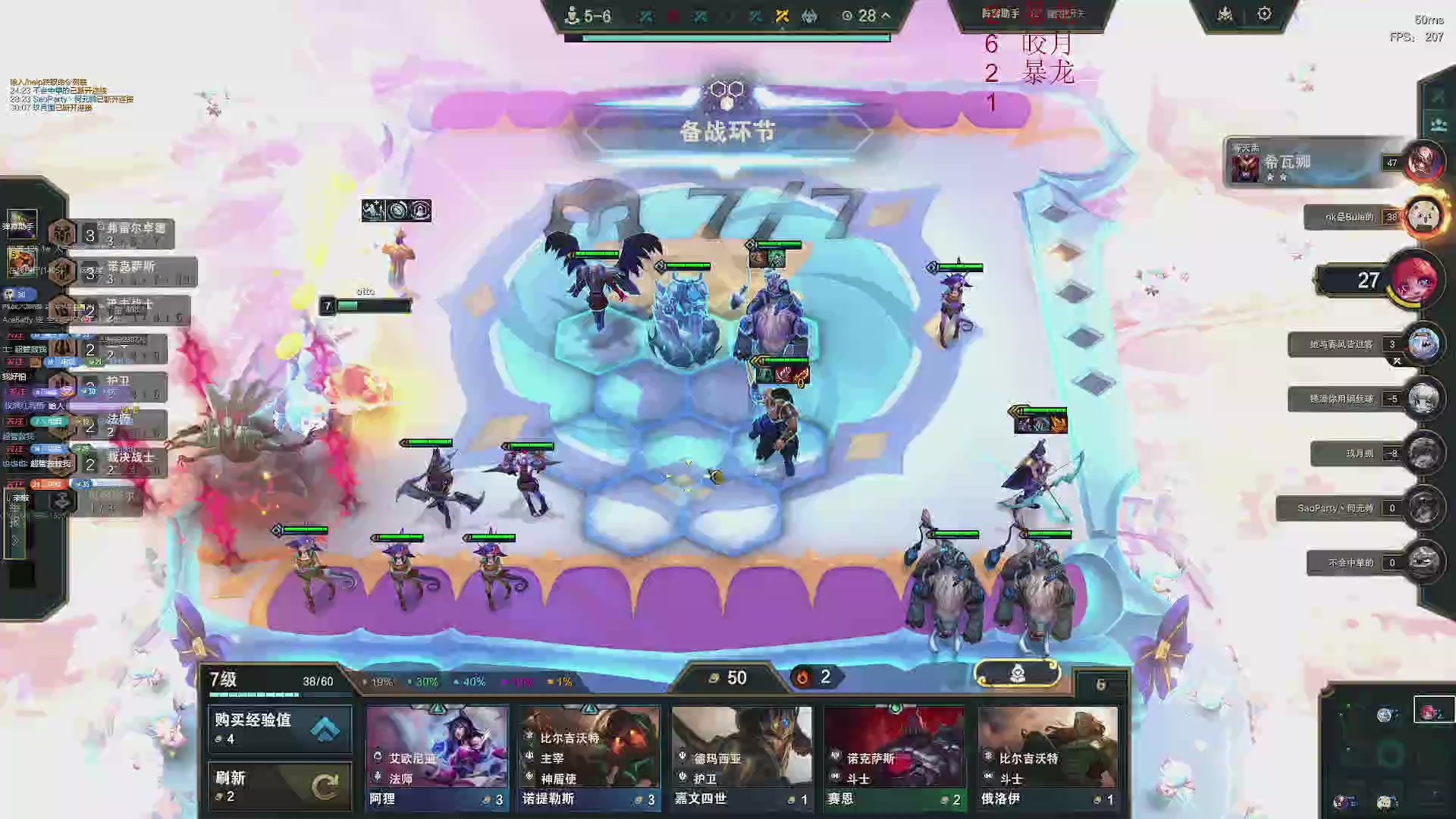
Task: Select player 不会中单的 in the scoreboard
Action: point(1422,563)
